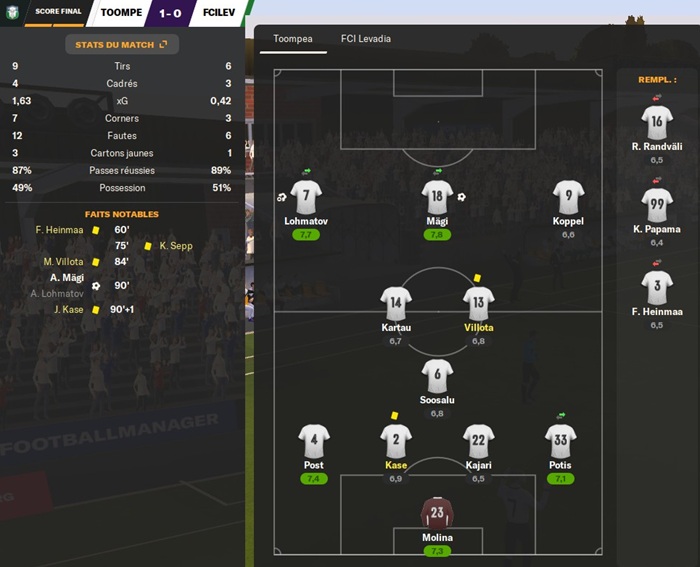Select midfielder Kartau's number 14 shirt
The width and height of the screenshot is (700, 567).
click(396, 303)
